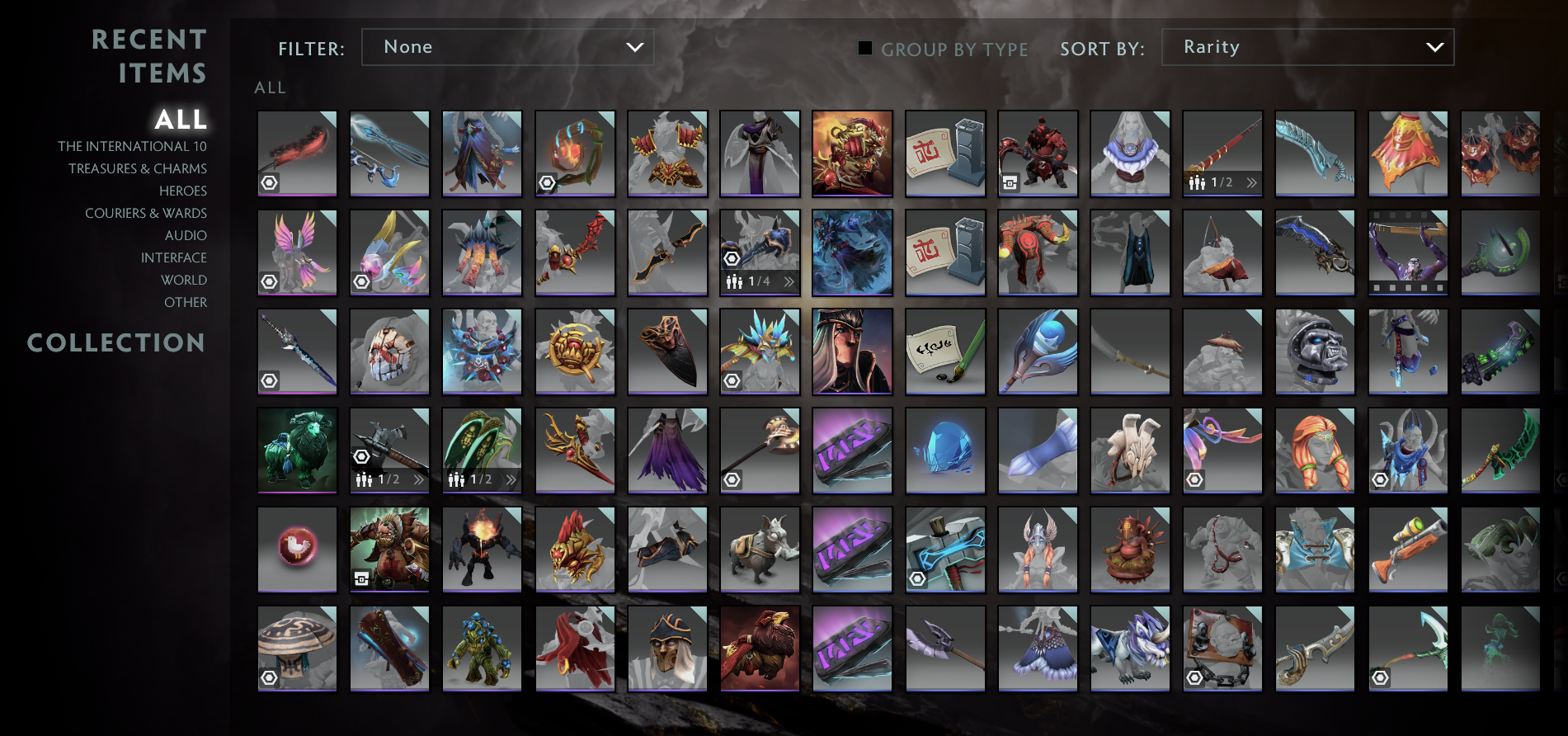Click the socket gem icon on the bronze mallet item
Screen dimensions: 1568x736
point(731,479)
